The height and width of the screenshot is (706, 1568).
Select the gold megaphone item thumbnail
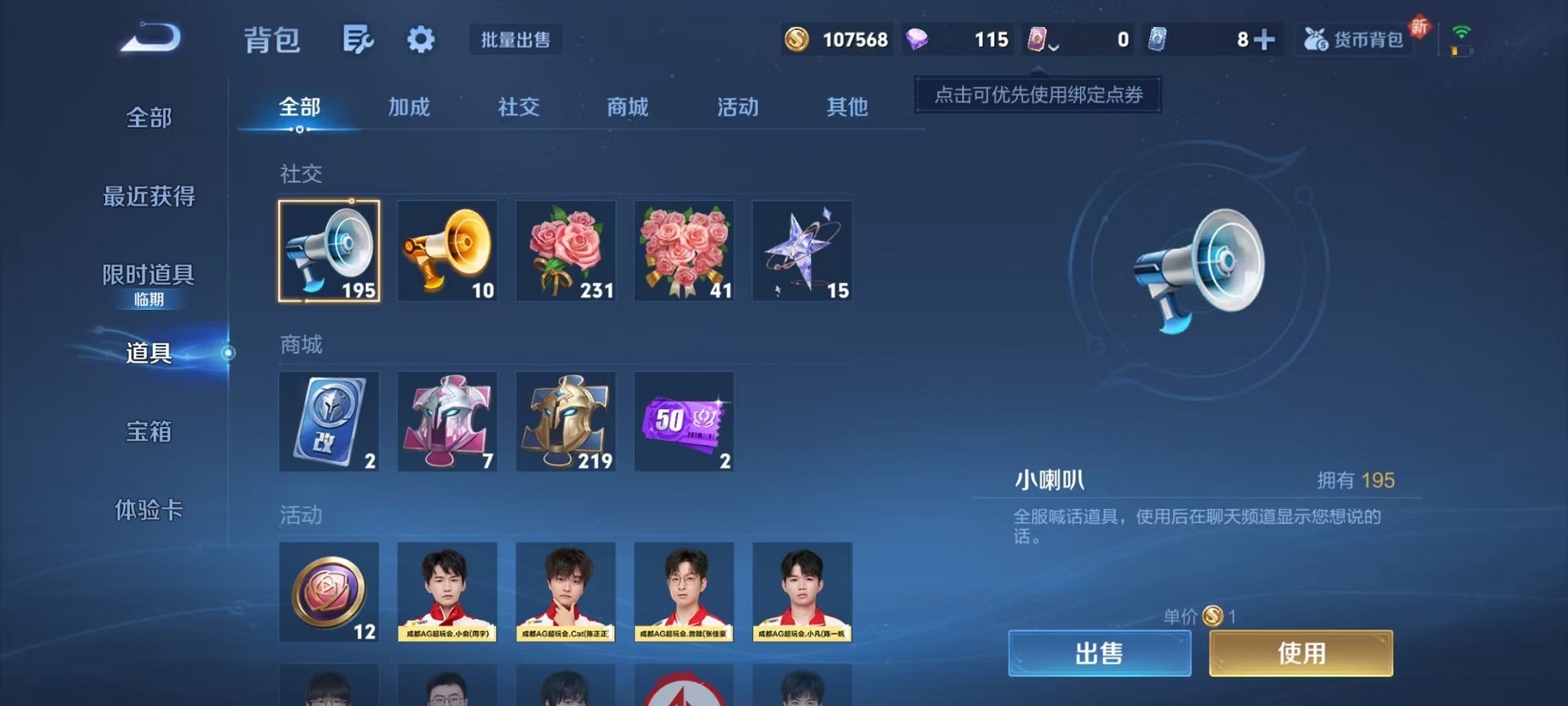[448, 251]
